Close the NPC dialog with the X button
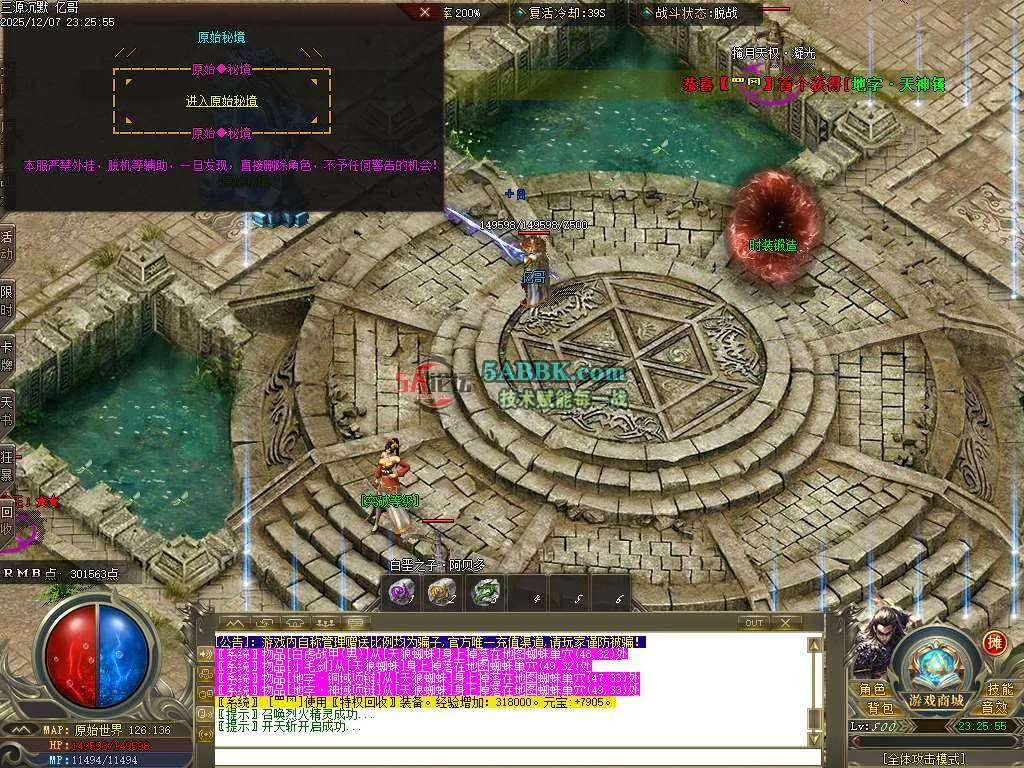The height and width of the screenshot is (768, 1024). click(x=425, y=13)
